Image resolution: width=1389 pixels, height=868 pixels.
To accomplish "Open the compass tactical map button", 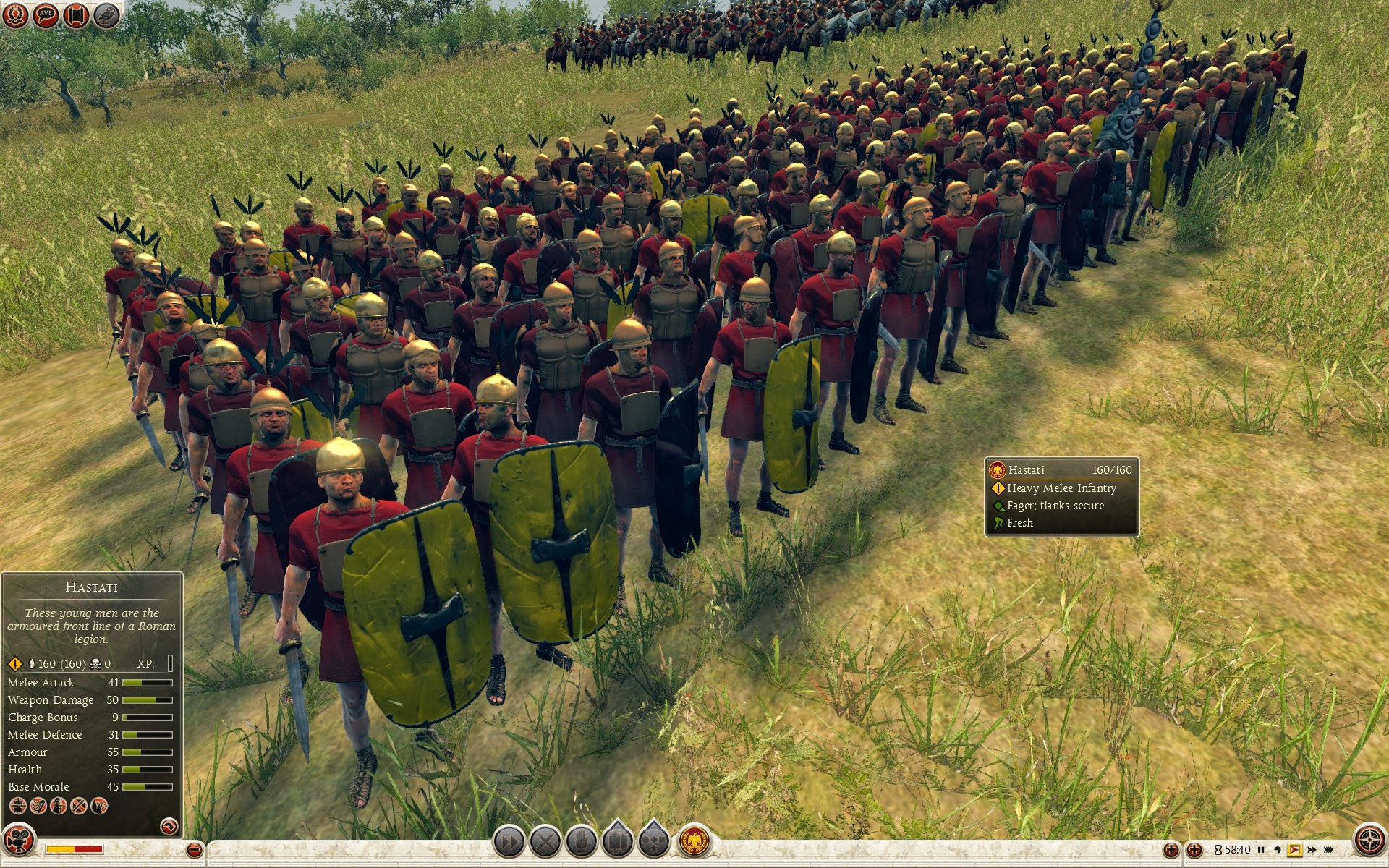I will (x=1369, y=841).
